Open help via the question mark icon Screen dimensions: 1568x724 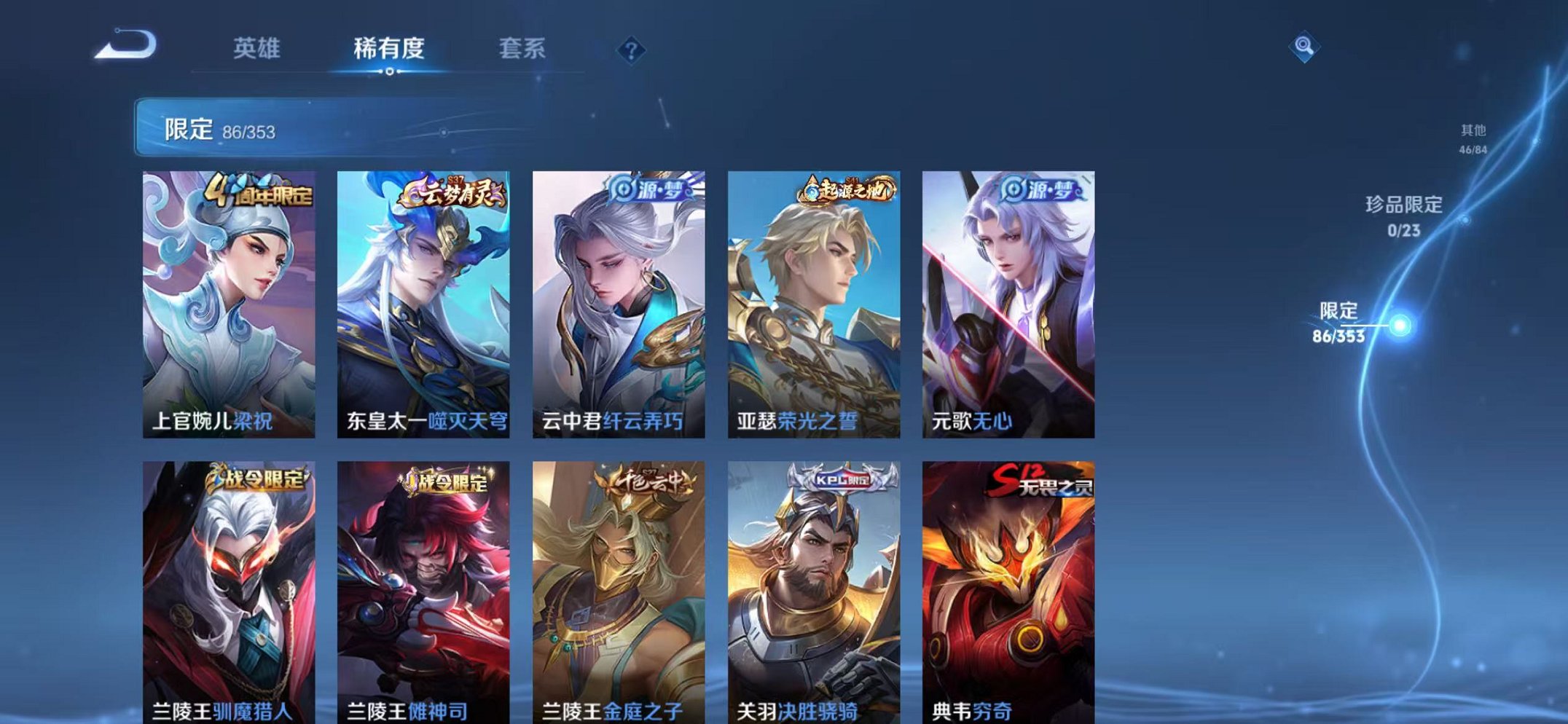[x=631, y=50]
